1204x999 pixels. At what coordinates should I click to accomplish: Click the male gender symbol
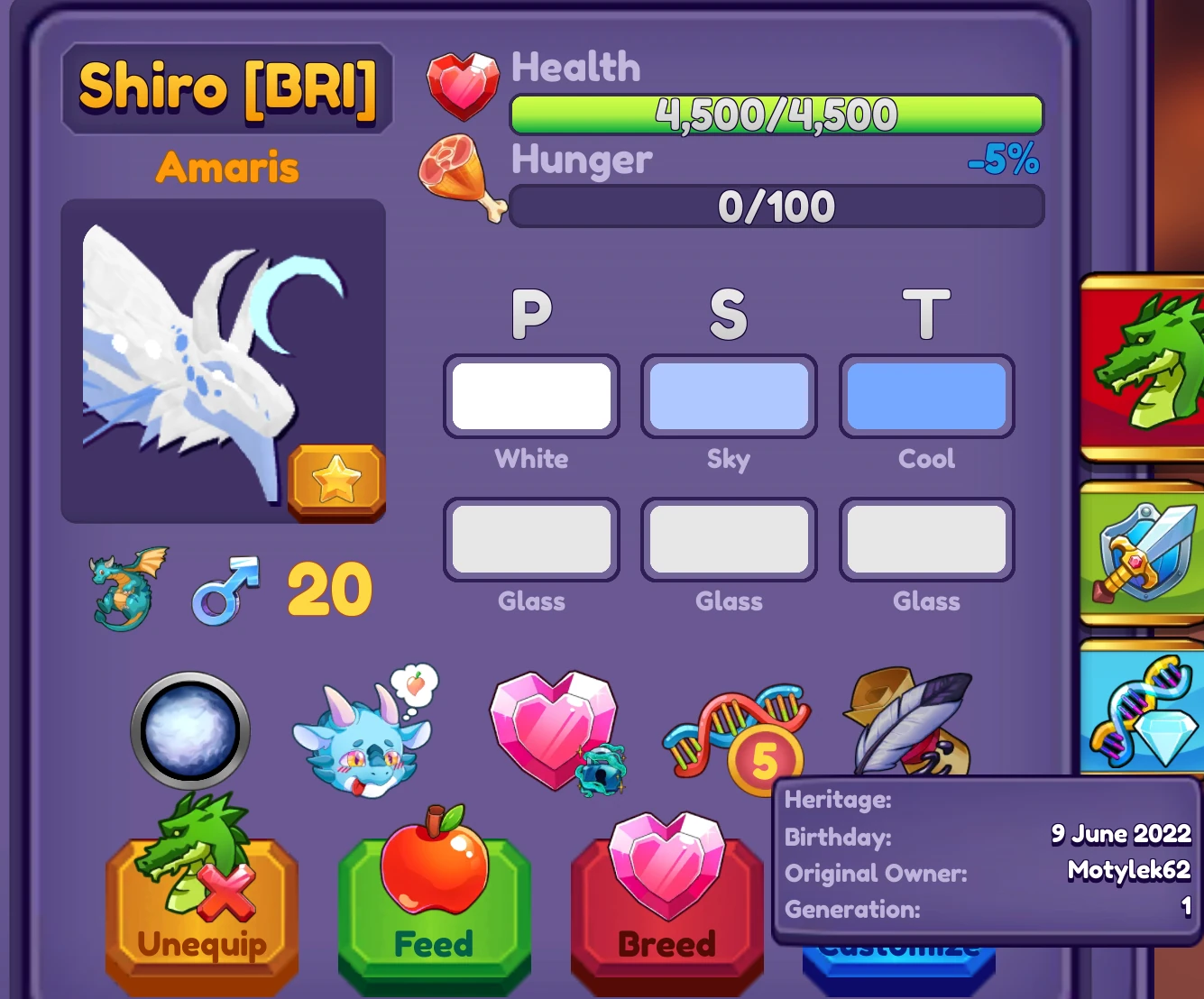[x=223, y=591]
